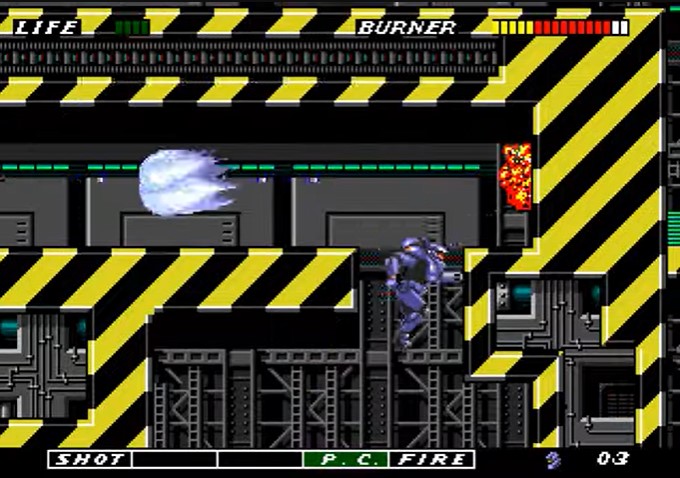Screen dimensions: 680x478
Task: Select the SHOT weapon slot
Action: pyautogui.click(x=90, y=459)
